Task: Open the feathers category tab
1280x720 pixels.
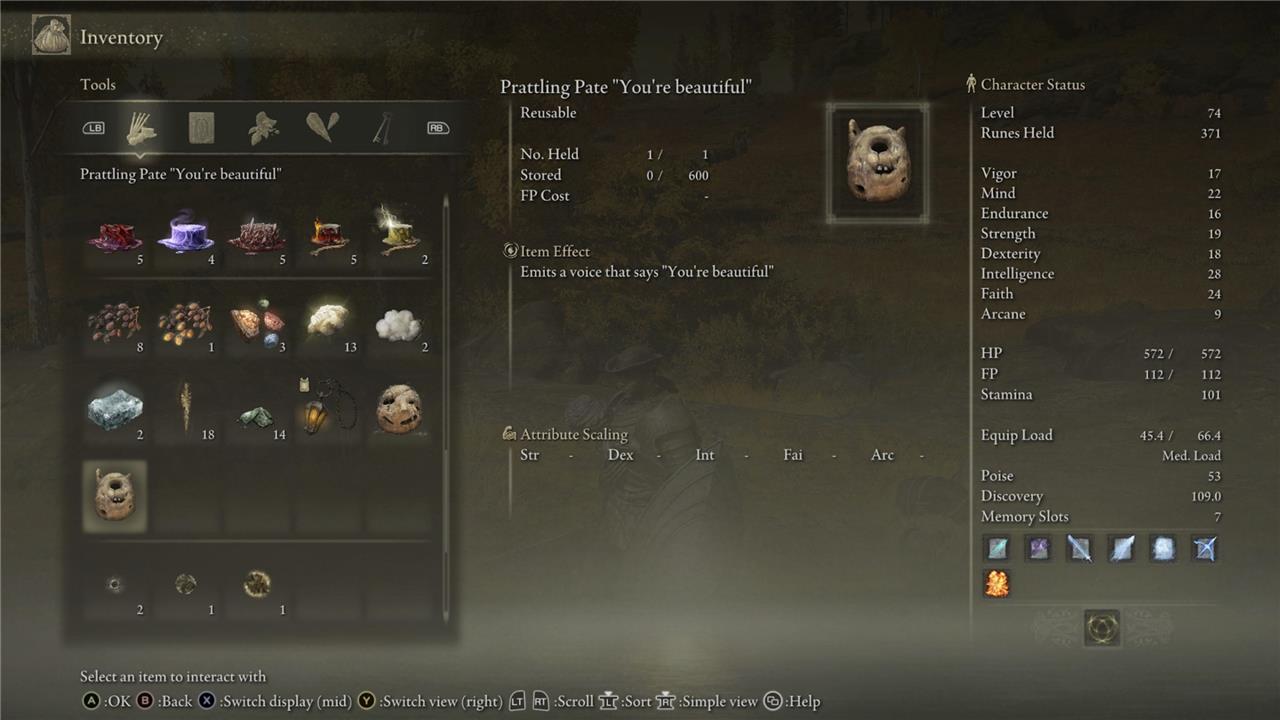Action: tap(322, 128)
